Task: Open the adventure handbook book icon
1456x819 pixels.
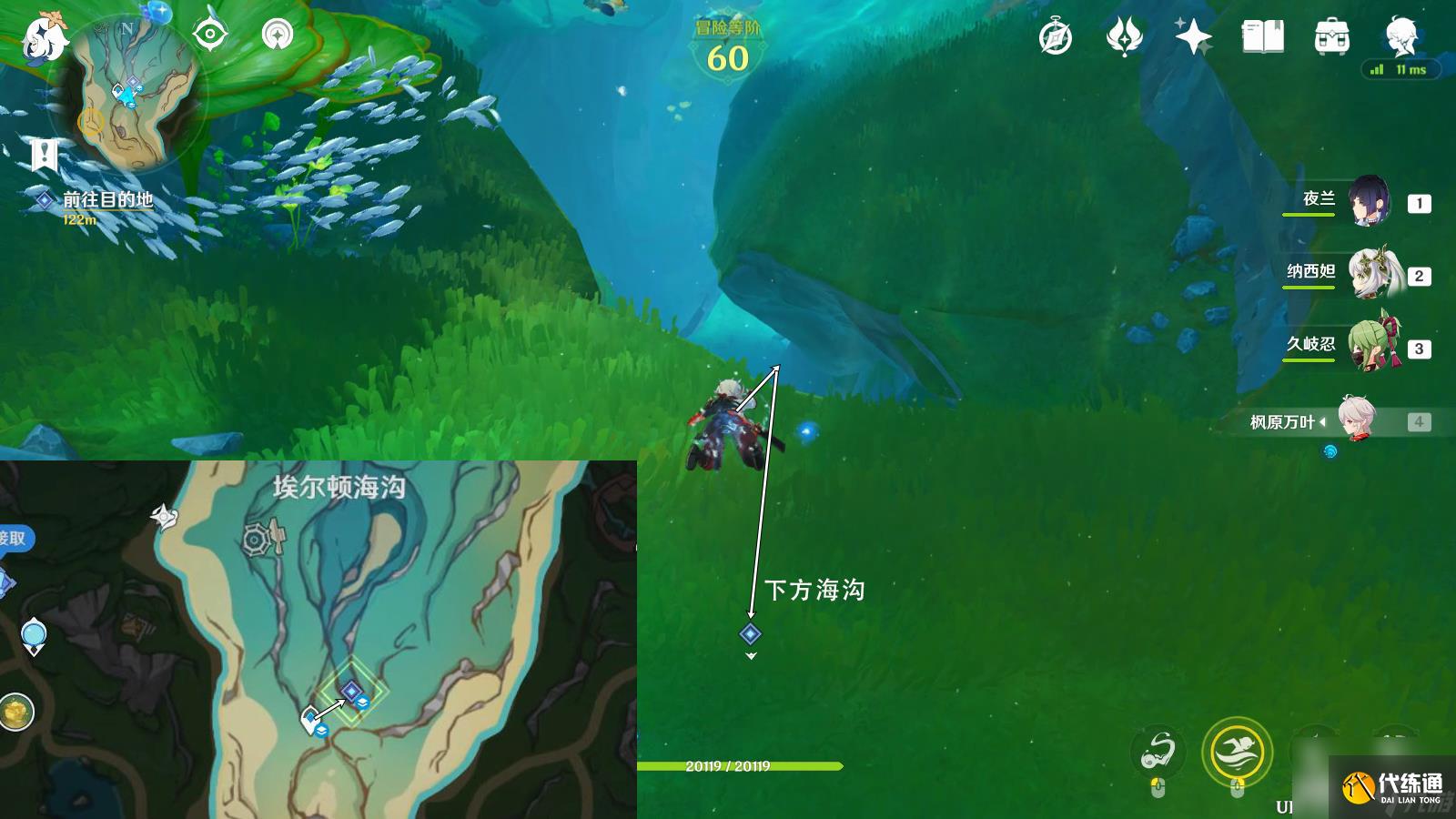Action: [1264, 36]
